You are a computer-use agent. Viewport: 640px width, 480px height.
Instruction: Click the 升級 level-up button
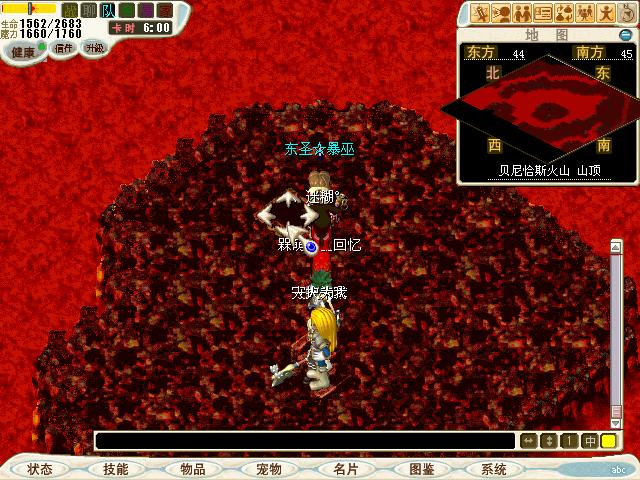coord(94,48)
